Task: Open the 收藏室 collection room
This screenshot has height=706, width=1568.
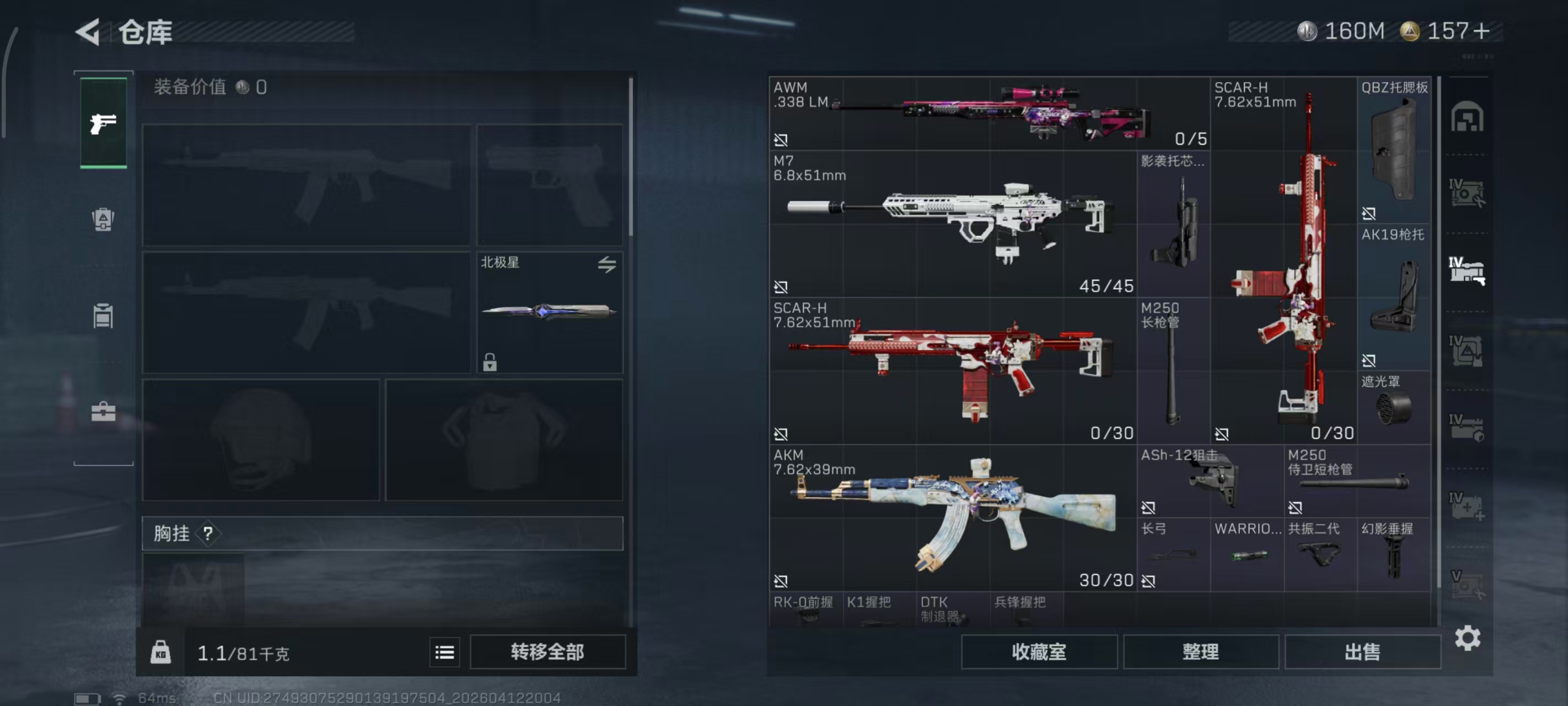Action: click(1038, 652)
